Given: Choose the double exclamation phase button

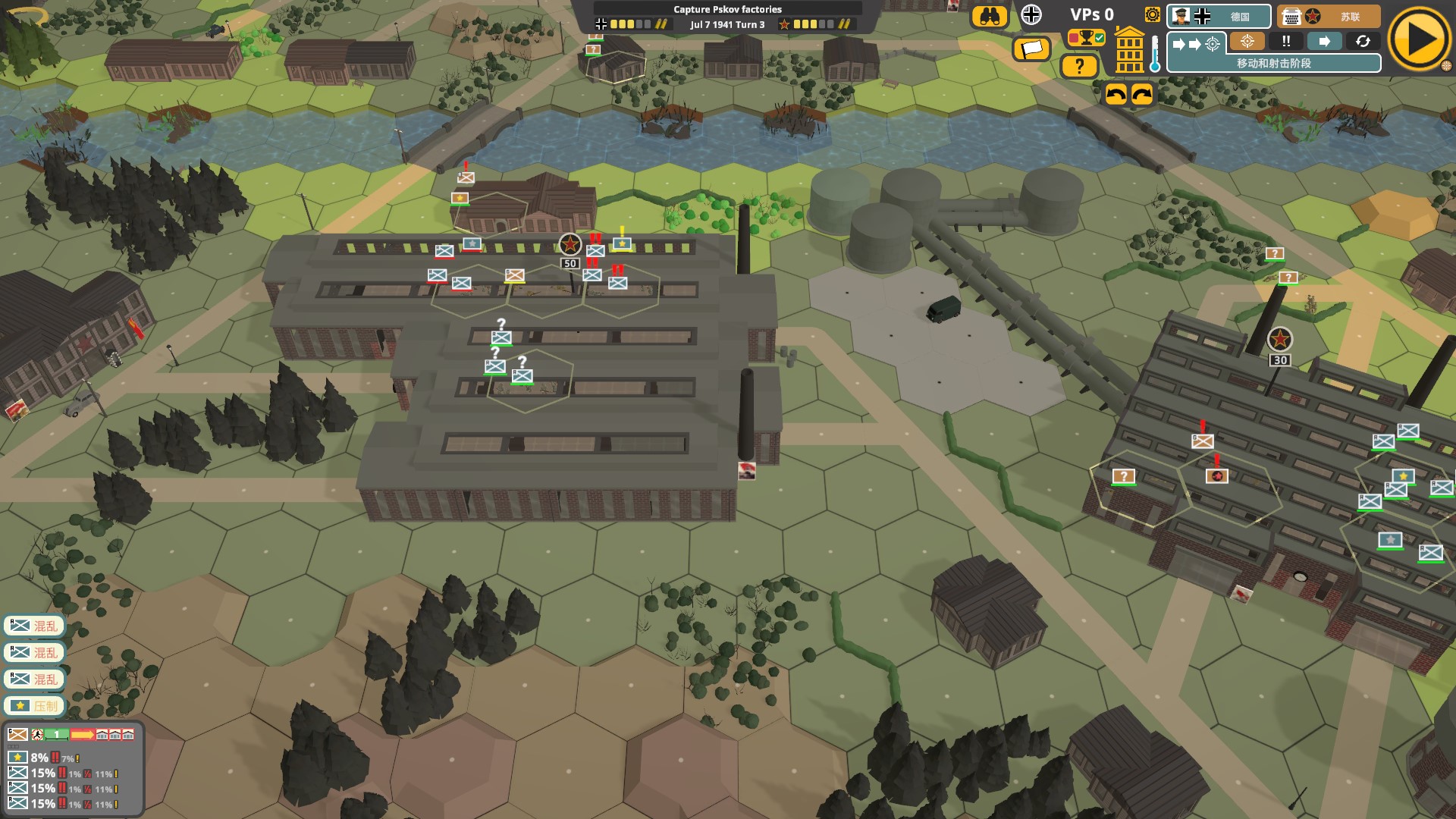Looking at the screenshot, I should [x=1286, y=42].
